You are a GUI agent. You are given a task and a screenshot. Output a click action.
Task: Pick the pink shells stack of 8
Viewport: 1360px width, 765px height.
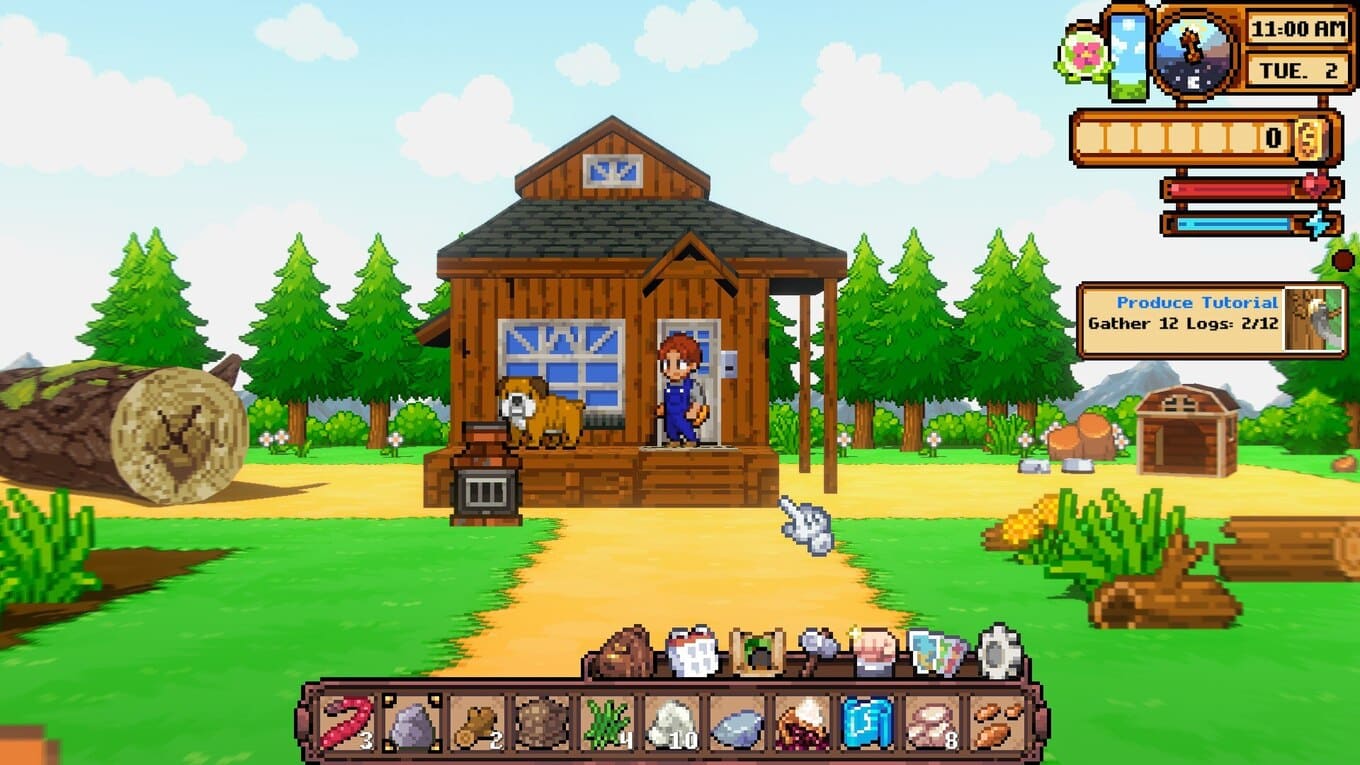click(931, 723)
